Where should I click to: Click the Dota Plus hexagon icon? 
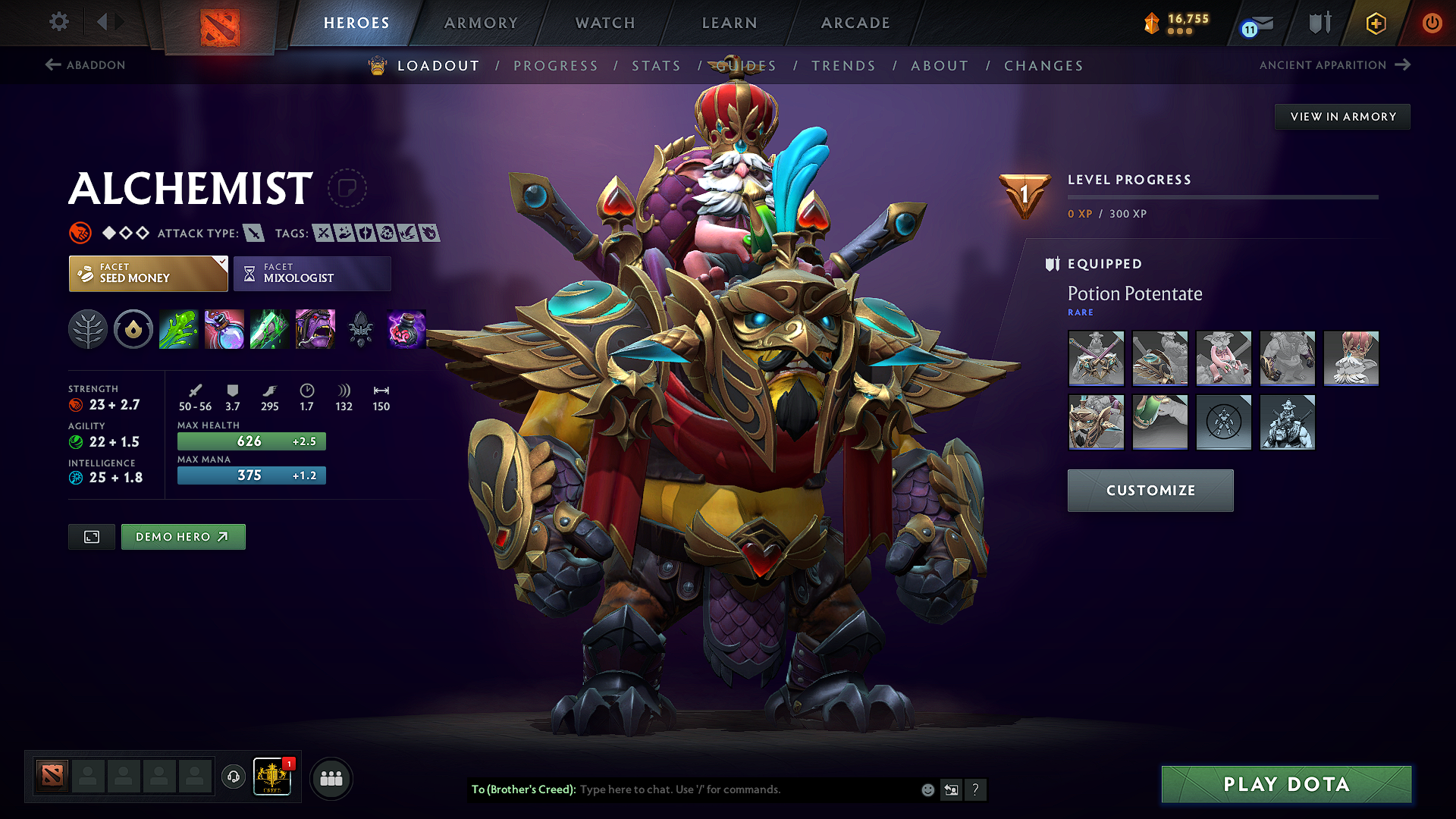(x=1375, y=23)
